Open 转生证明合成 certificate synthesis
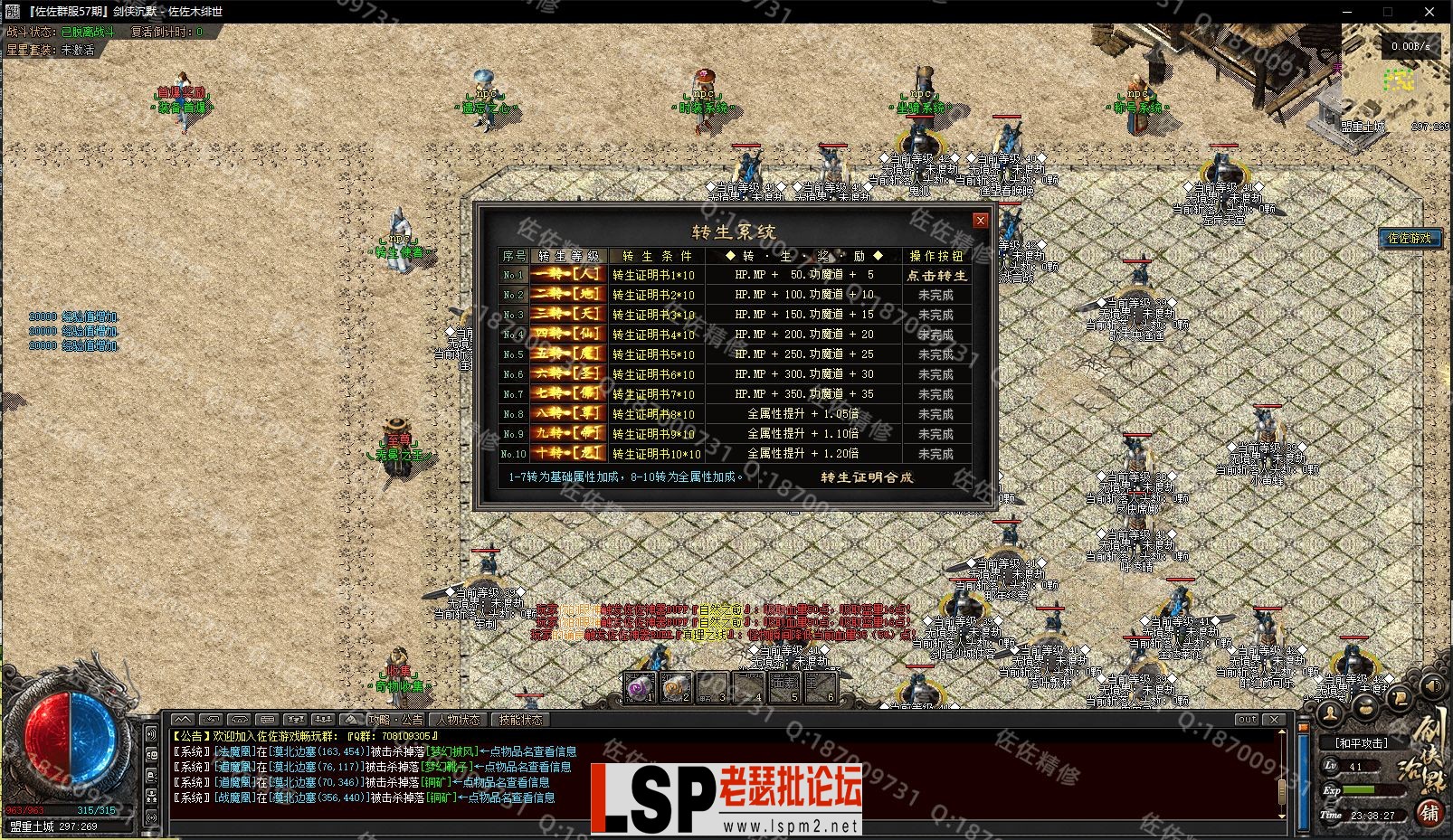 [867, 477]
